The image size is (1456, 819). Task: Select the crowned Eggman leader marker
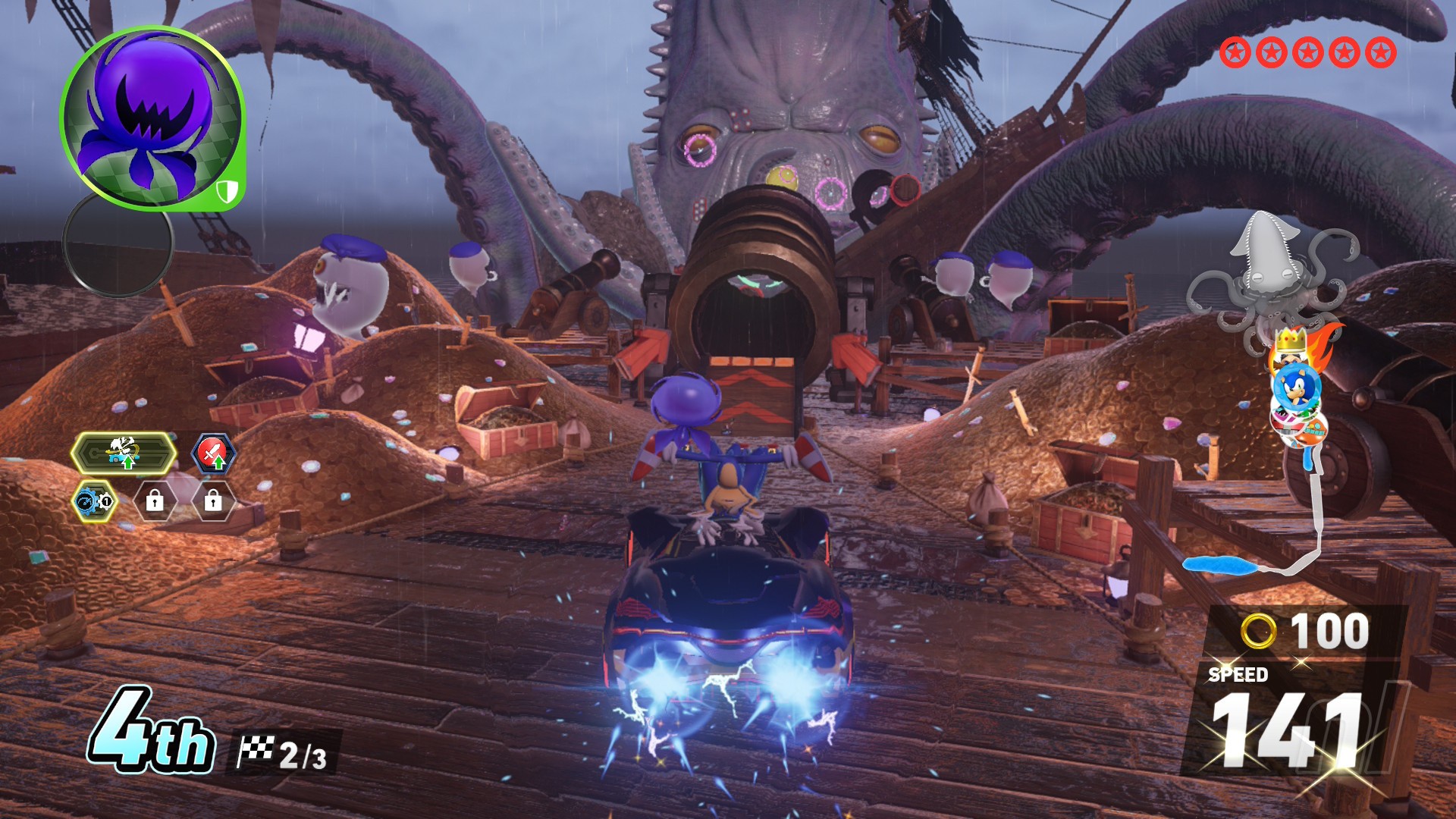pos(1288,346)
